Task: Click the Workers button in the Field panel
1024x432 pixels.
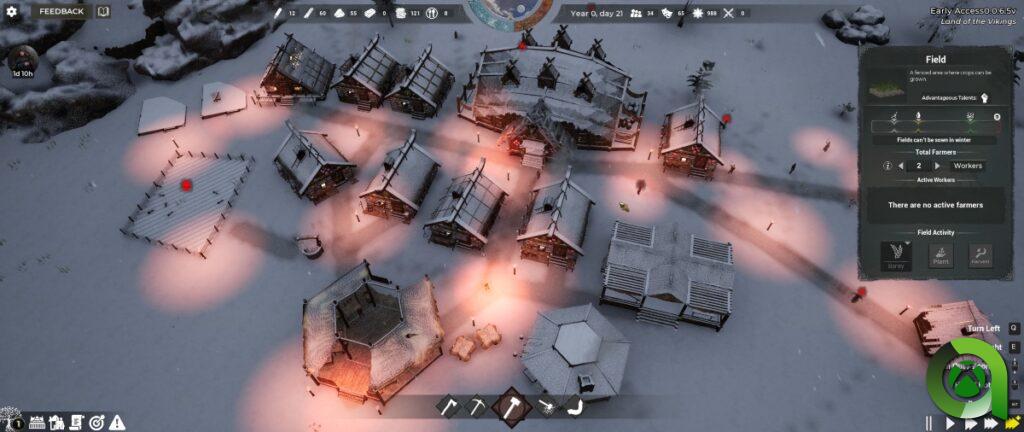Action: (x=968, y=165)
